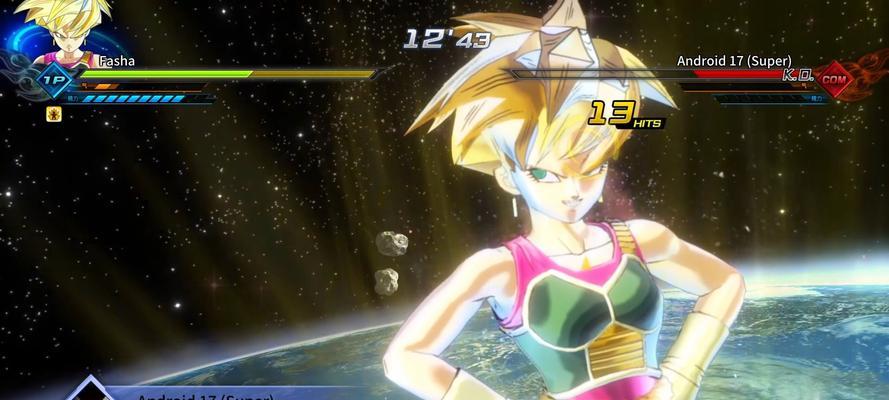Viewport: 889px width, 400px height.
Task: Click the red COM opponent badge
Action: pyautogui.click(x=834, y=78)
